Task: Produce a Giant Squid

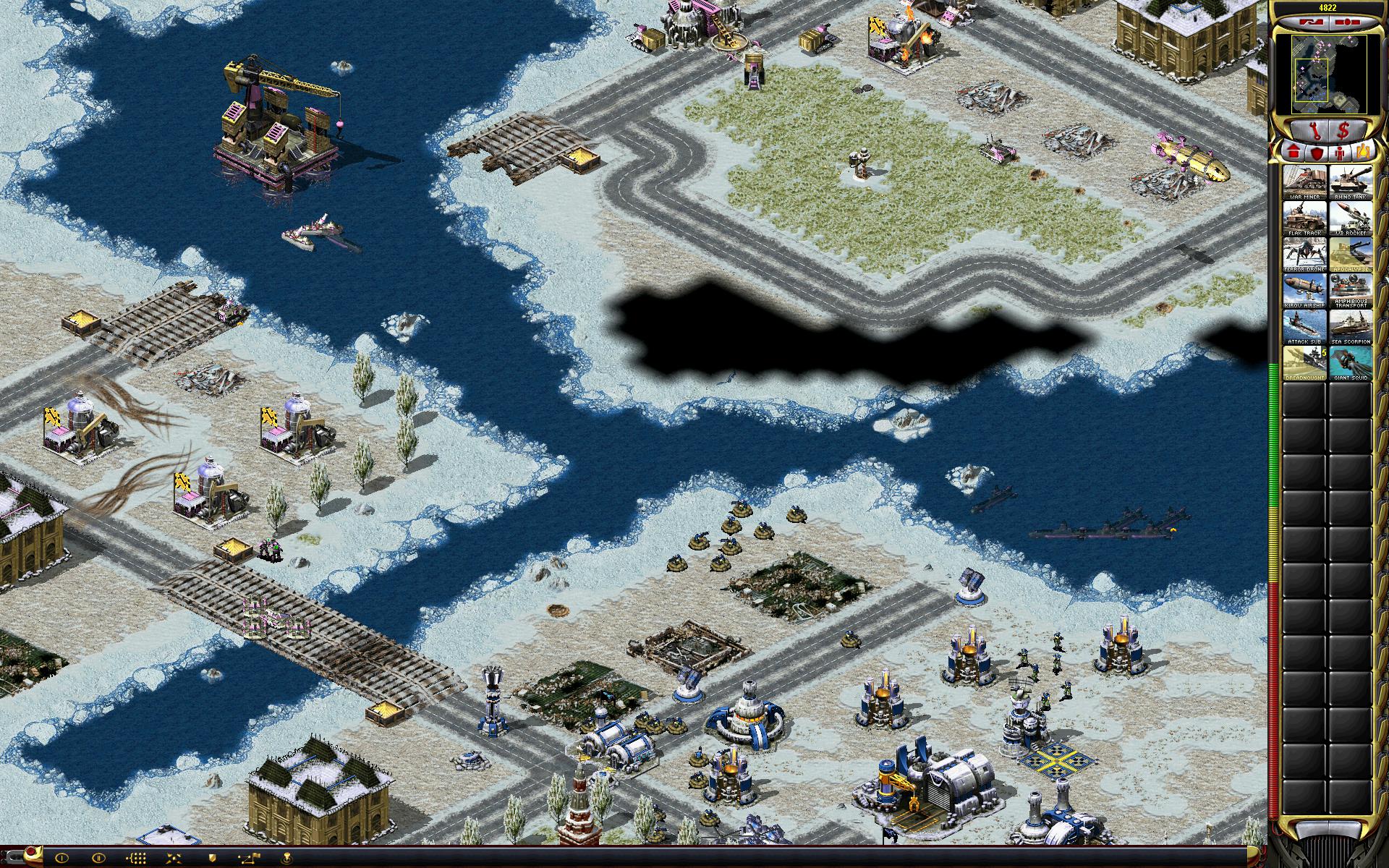Action: click(x=1350, y=362)
